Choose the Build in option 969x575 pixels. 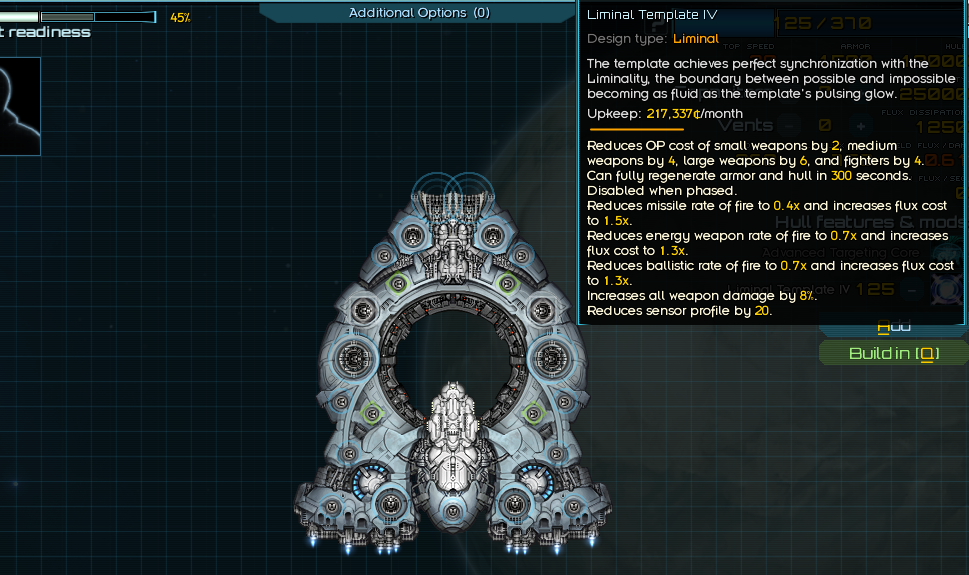click(x=893, y=354)
